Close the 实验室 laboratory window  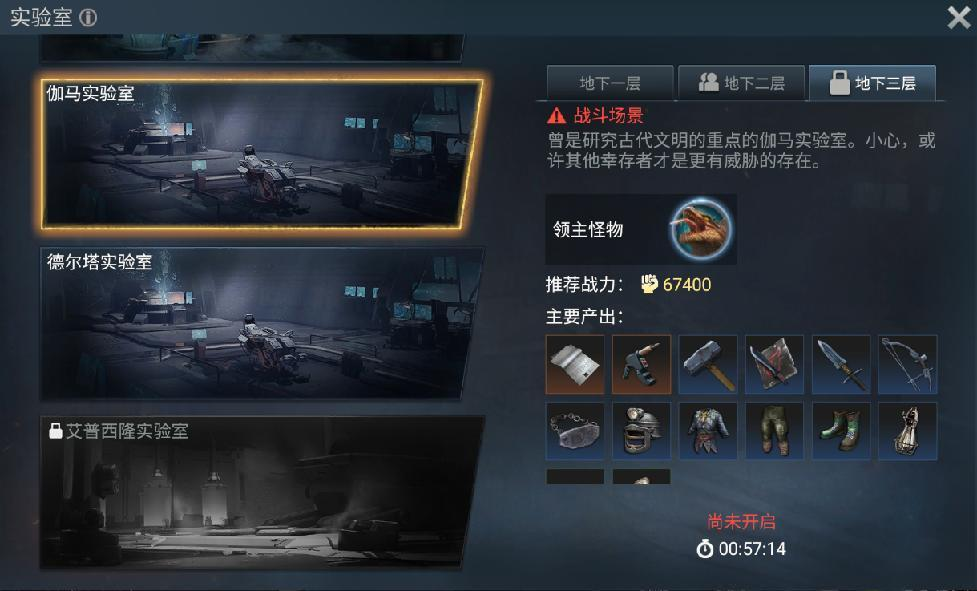(x=957, y=17)
